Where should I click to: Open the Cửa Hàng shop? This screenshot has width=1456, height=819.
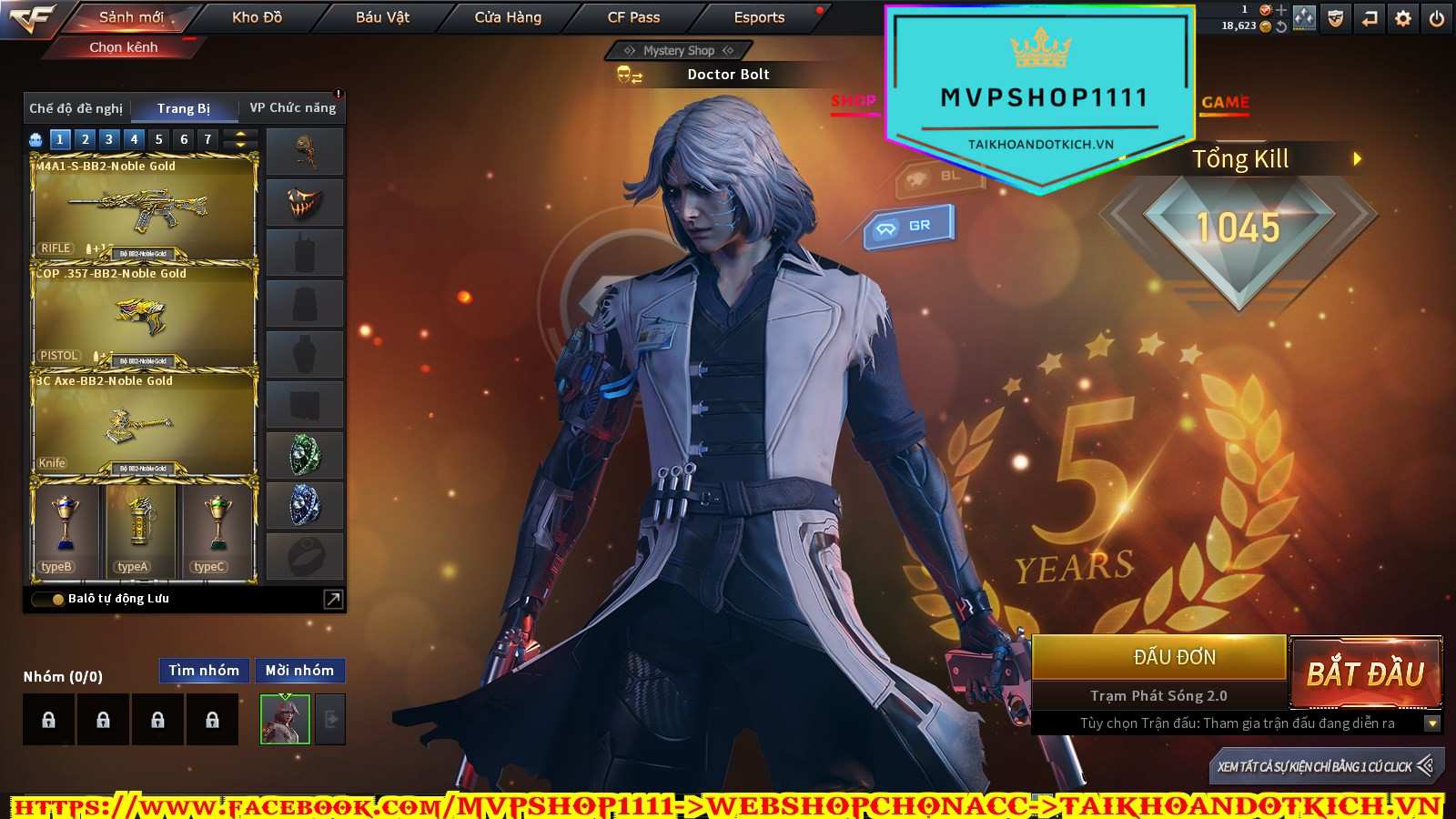pyautogui.click(x=508, y=17)
